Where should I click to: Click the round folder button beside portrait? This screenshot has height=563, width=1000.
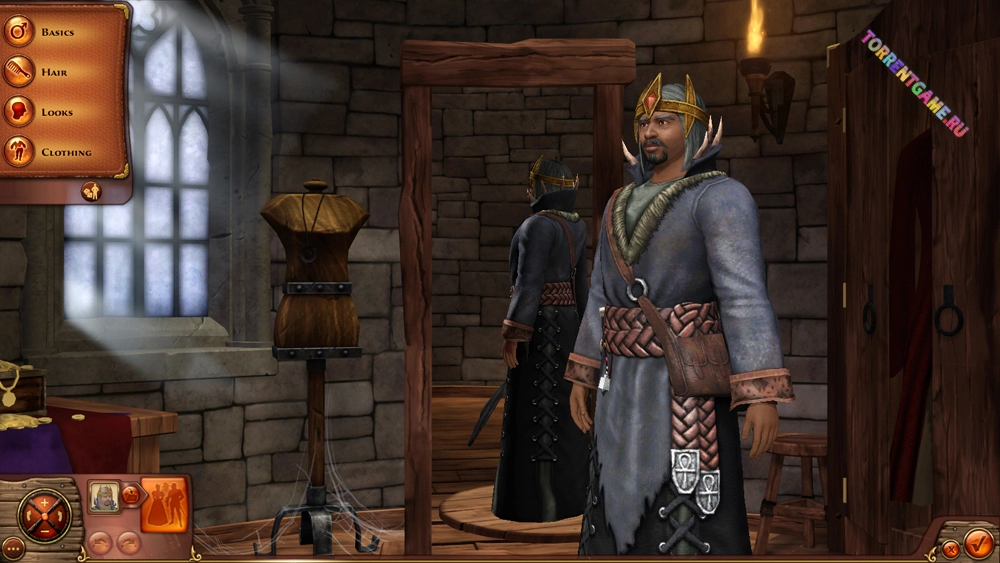pos(130,494)
